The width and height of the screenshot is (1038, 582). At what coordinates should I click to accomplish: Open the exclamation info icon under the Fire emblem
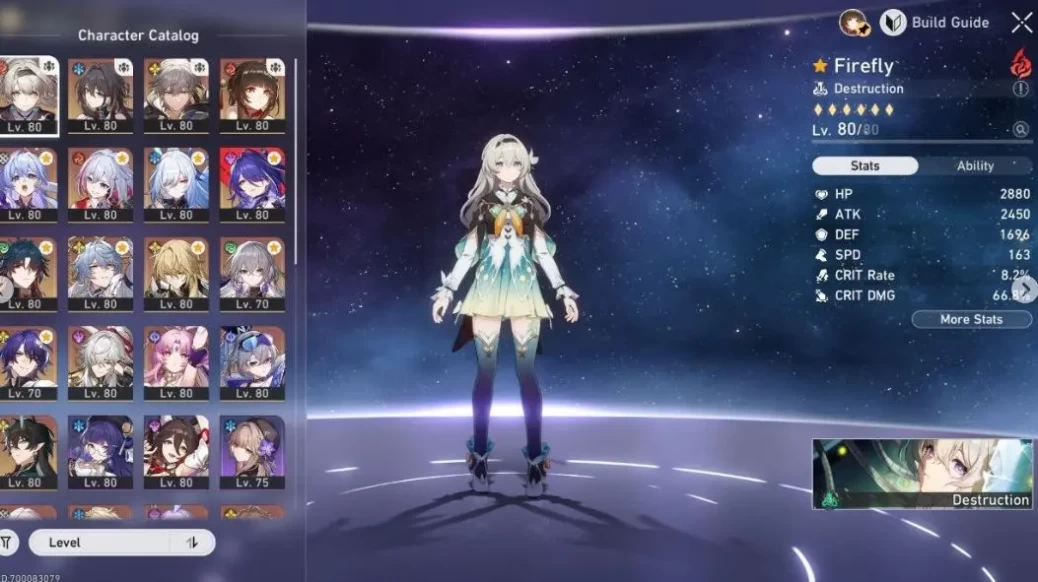pyautogui.click(x=1020, y=89)
